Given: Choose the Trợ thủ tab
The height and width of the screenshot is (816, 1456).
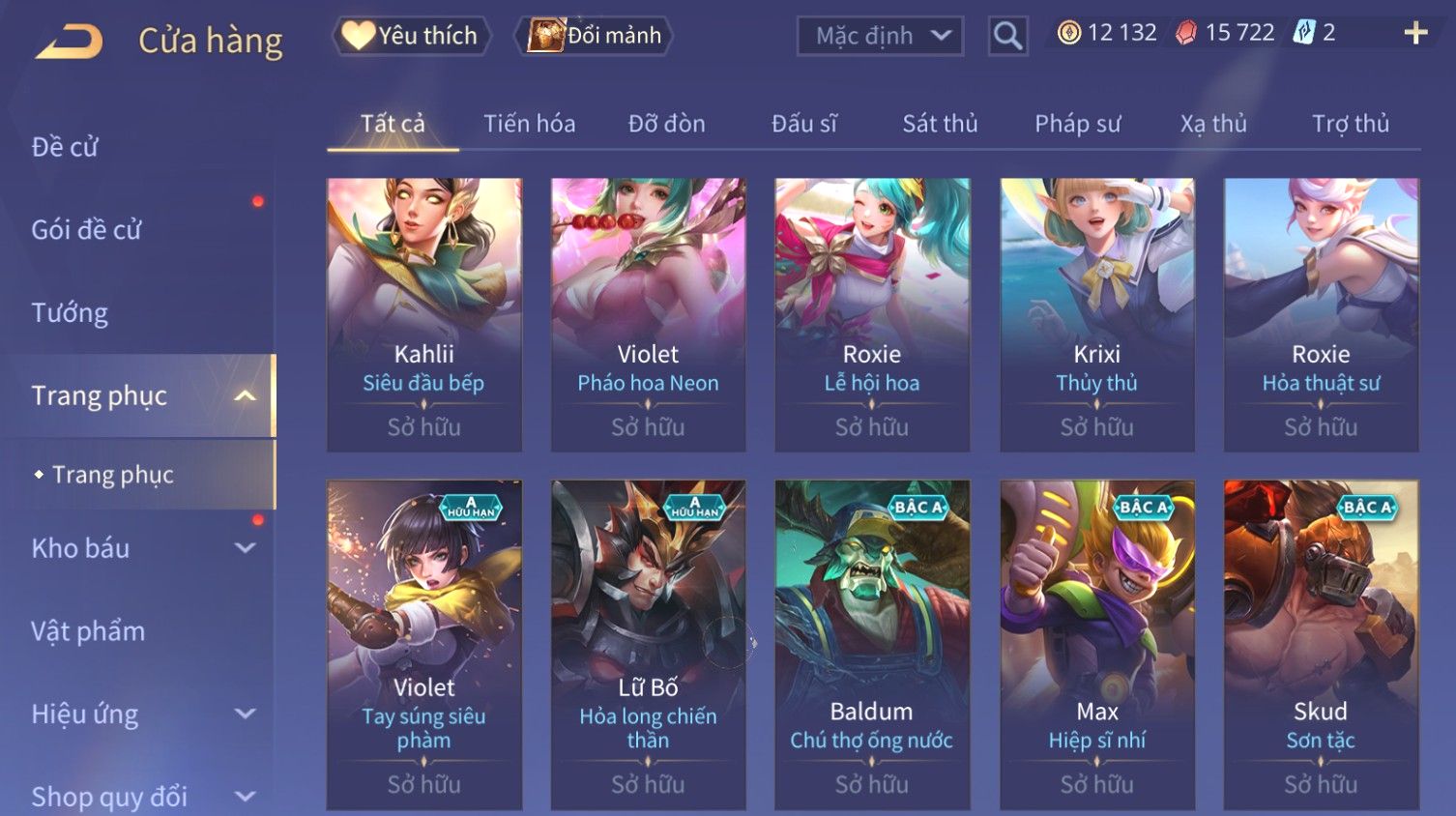Looking at the screenshot, I should 1350,124.
